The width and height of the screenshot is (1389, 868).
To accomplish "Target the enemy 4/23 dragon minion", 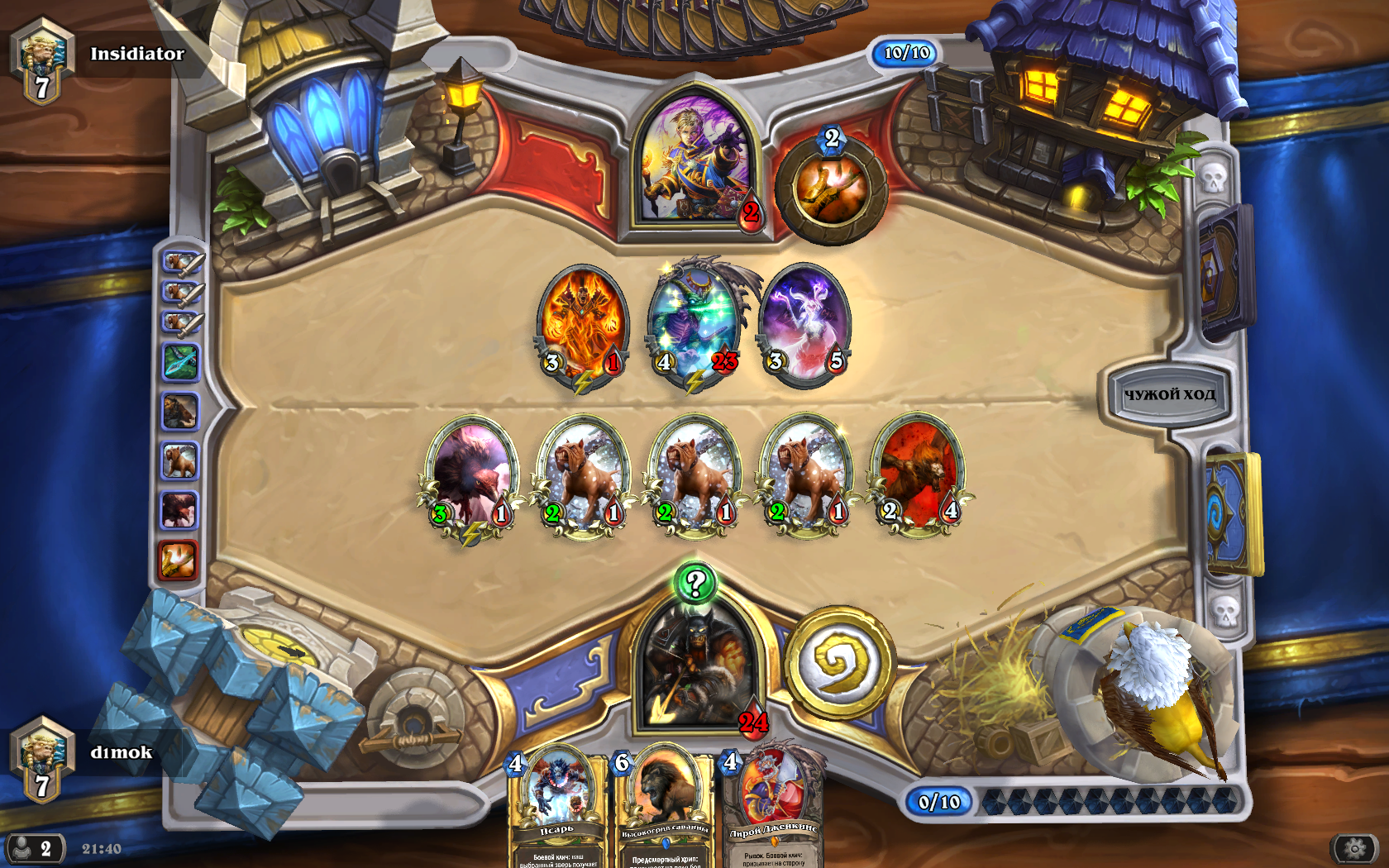I will pos(694,325).
